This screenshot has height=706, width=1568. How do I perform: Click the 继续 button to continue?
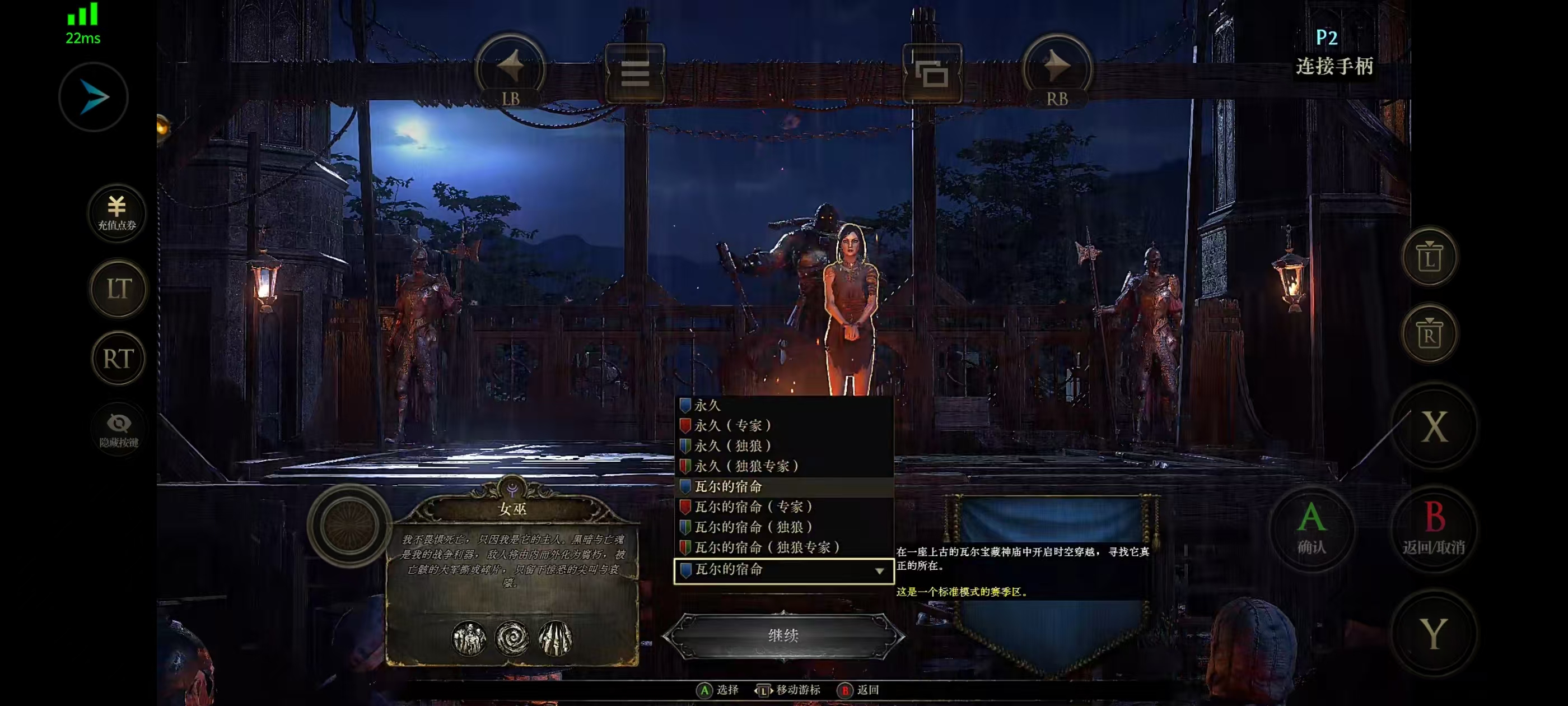click(x=783, y=635)
